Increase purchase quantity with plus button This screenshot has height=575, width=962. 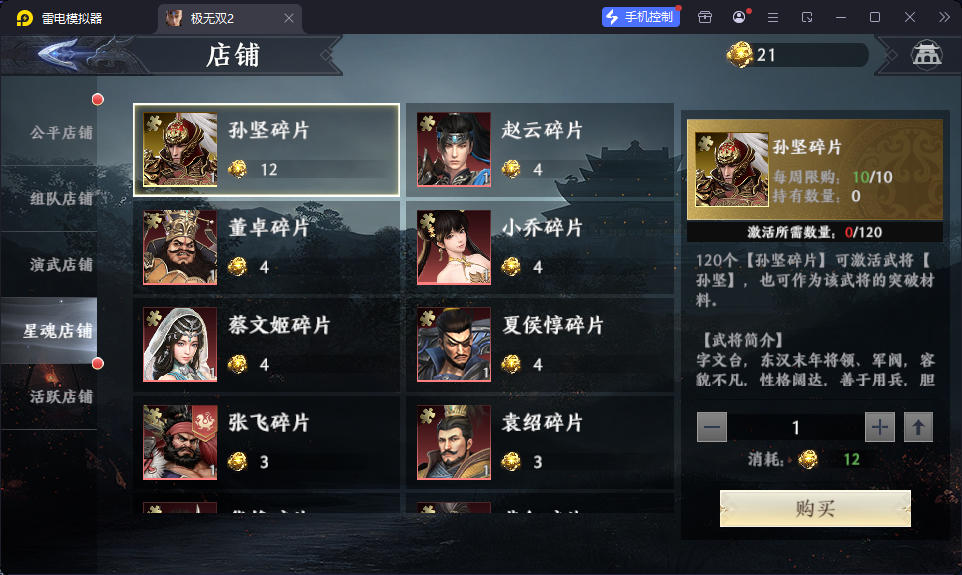tap(880, 428)
